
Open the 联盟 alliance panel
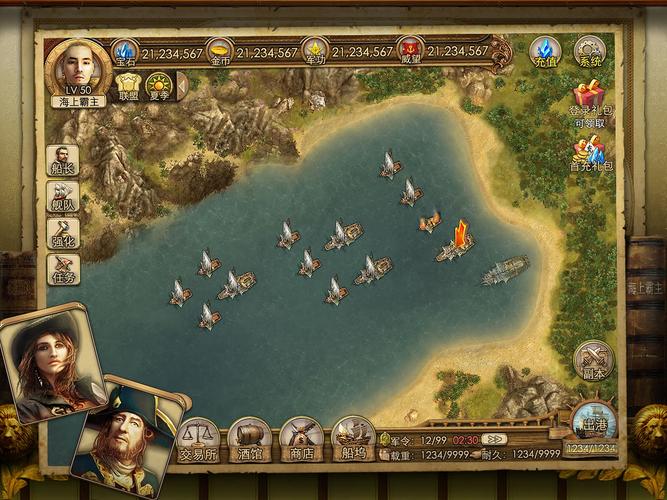[x=129, y=86]
